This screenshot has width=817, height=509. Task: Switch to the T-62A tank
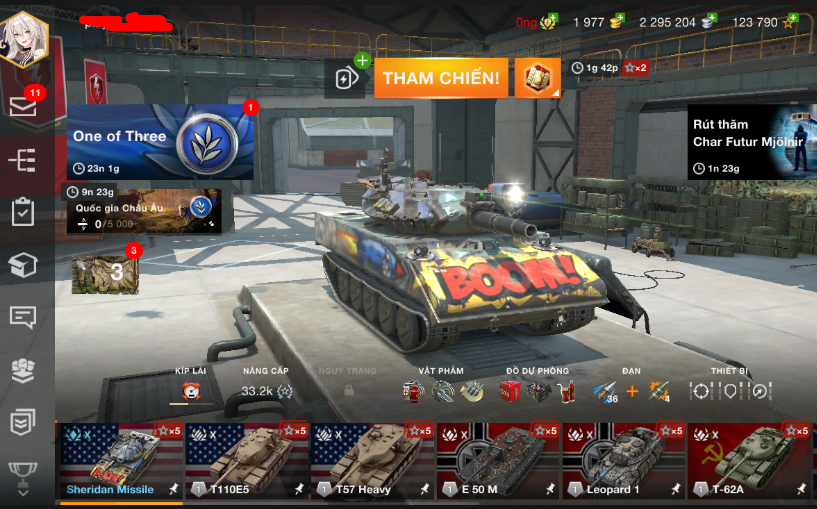[748, 462]
